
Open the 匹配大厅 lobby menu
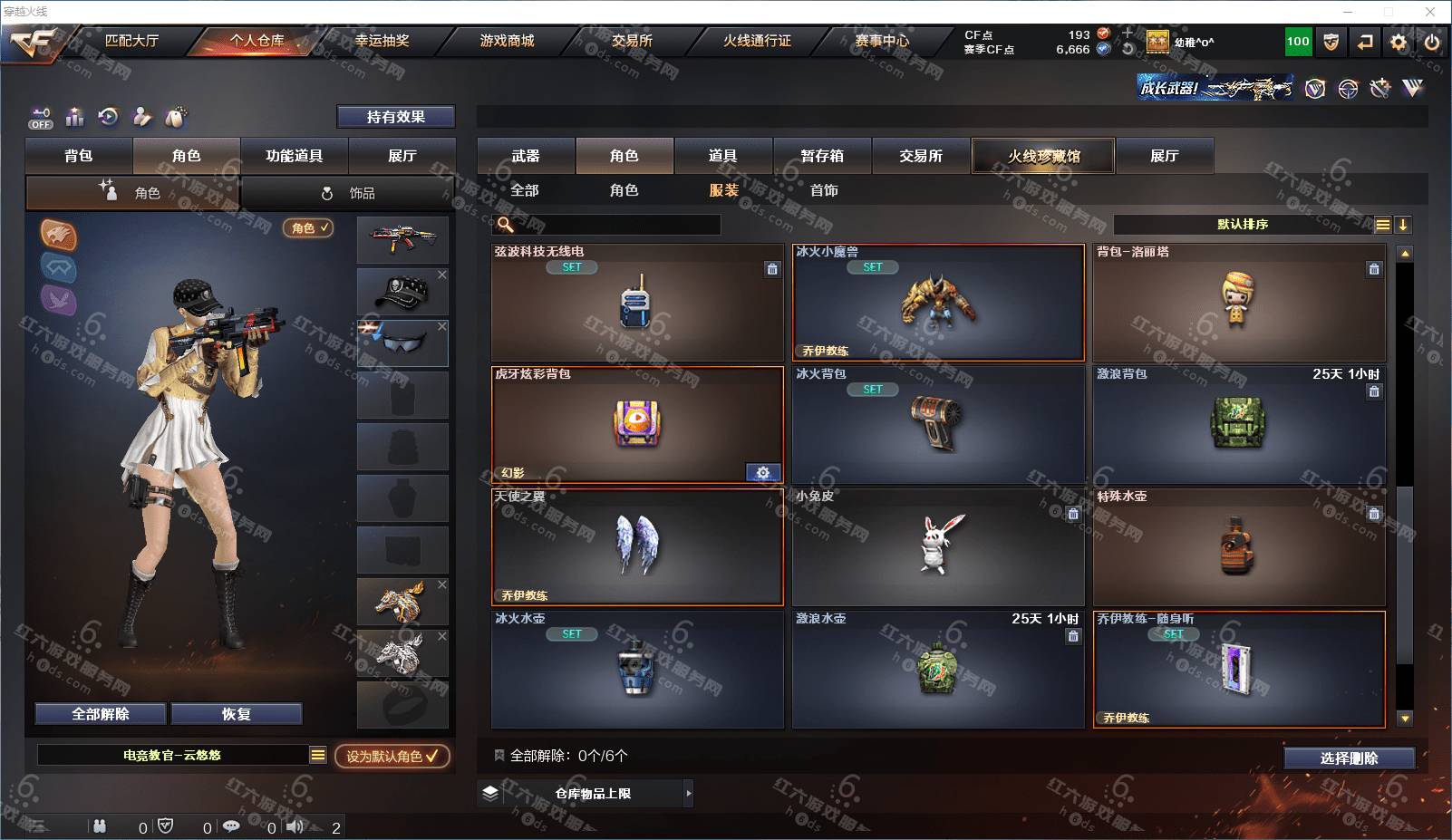point(131,41)
